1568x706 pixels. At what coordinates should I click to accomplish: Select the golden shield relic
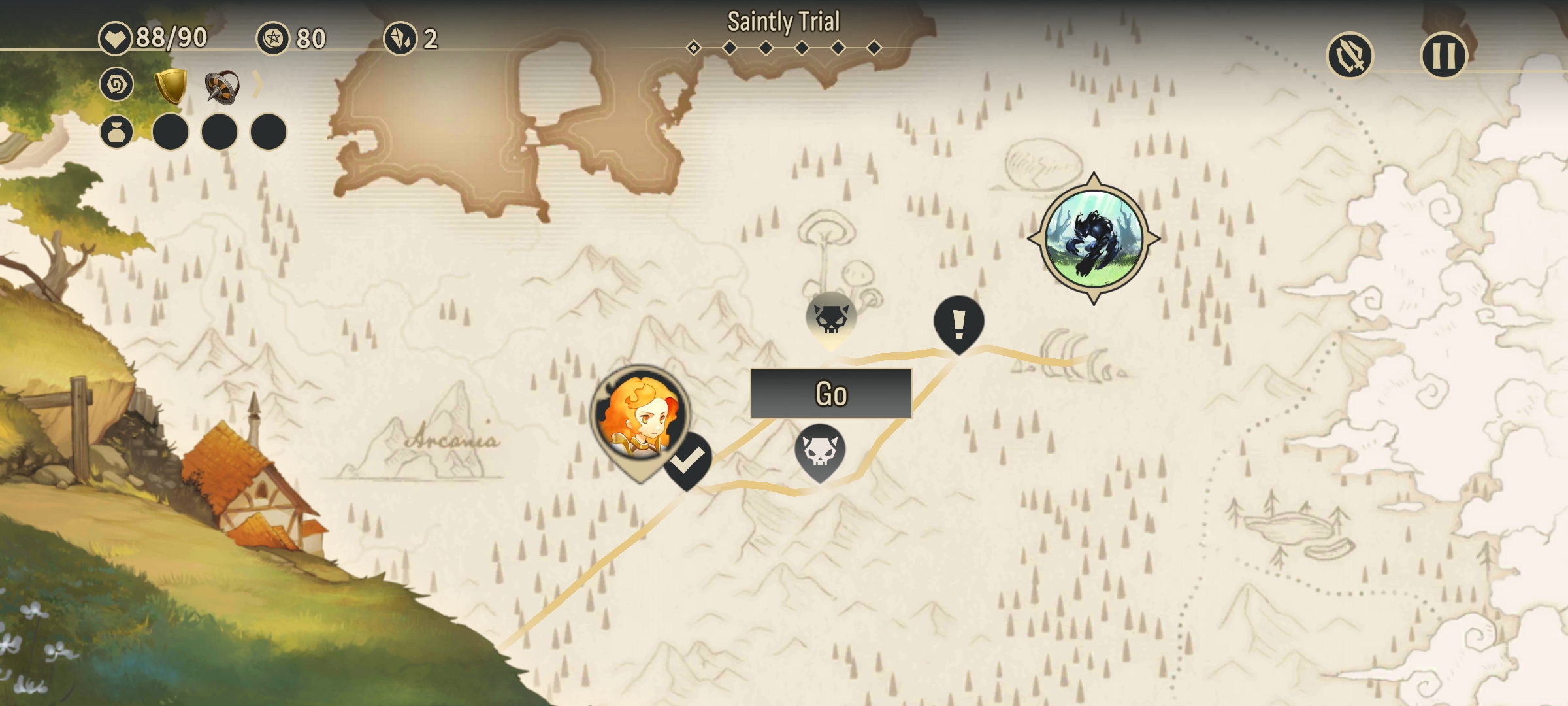[171, 86]
